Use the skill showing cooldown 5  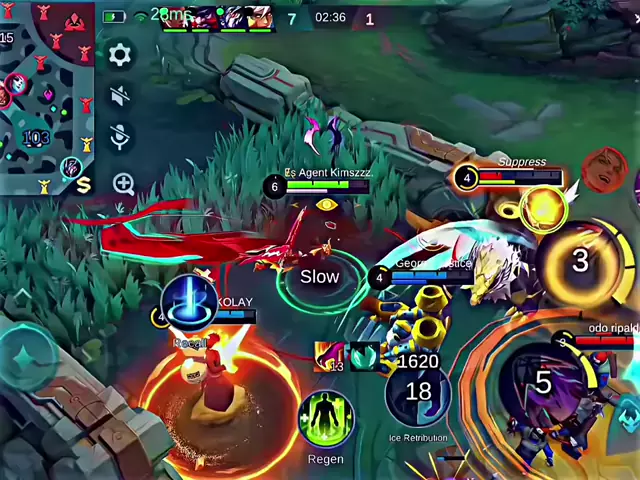[542, 383]
